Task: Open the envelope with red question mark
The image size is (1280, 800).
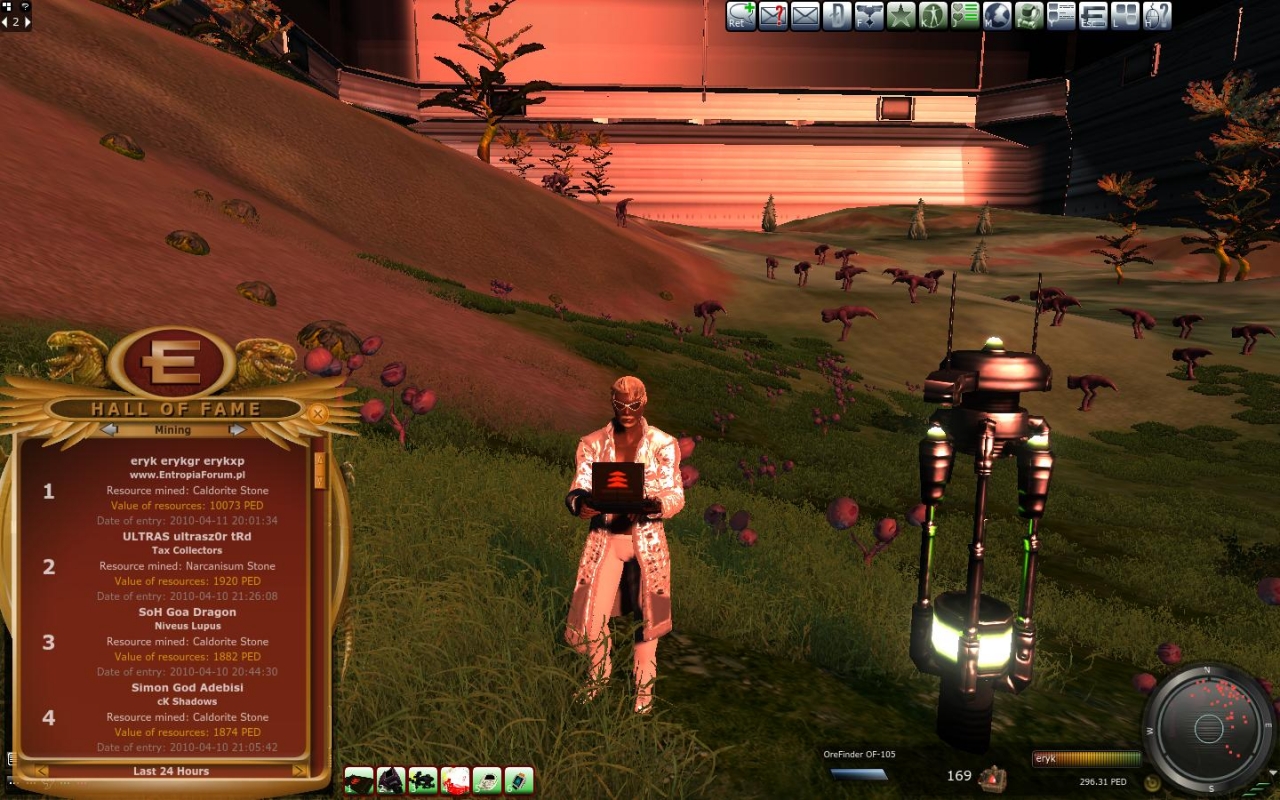Action: [773, 16]
